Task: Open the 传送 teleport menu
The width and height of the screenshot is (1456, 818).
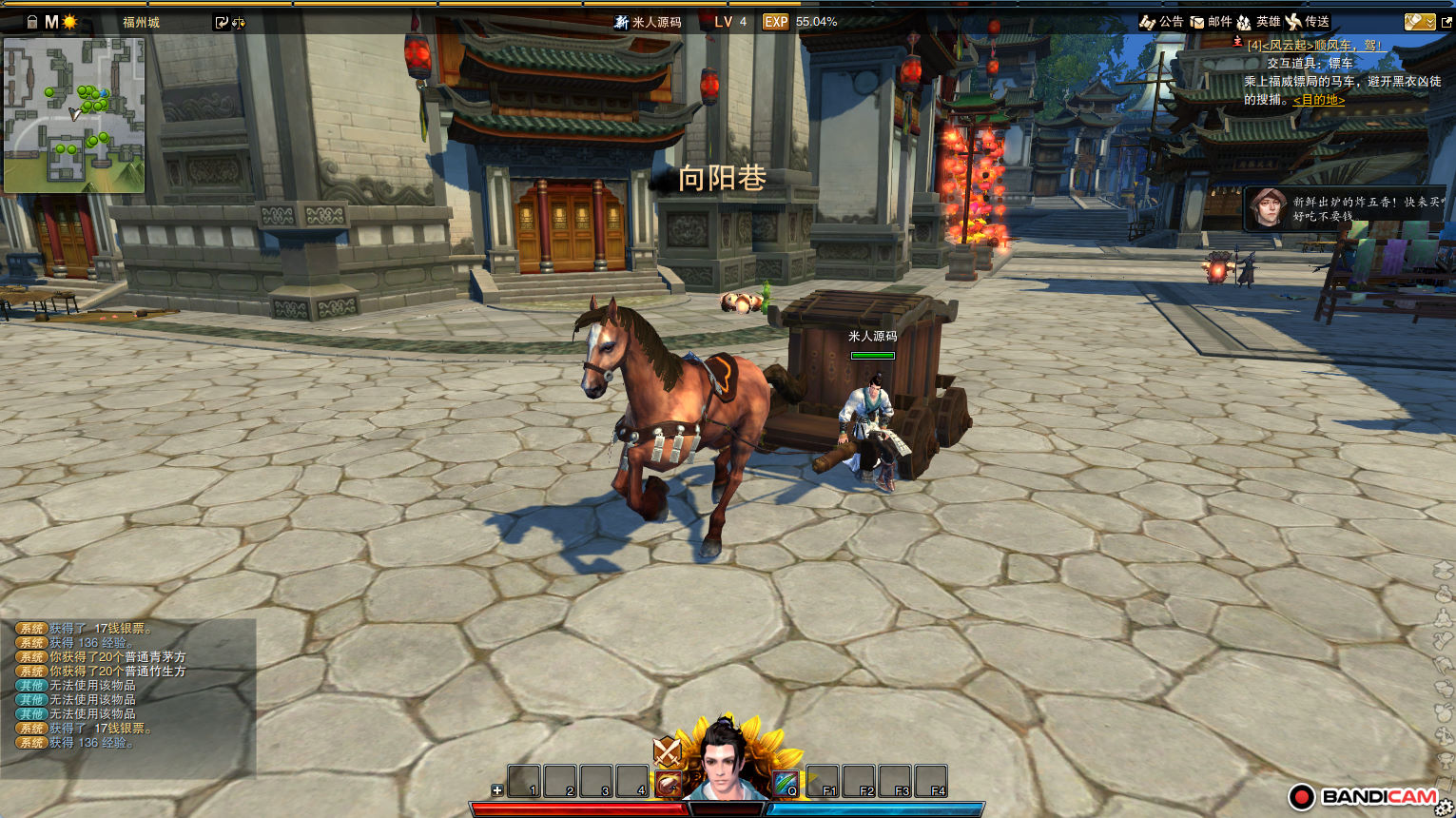Action: coord(1307,21)
